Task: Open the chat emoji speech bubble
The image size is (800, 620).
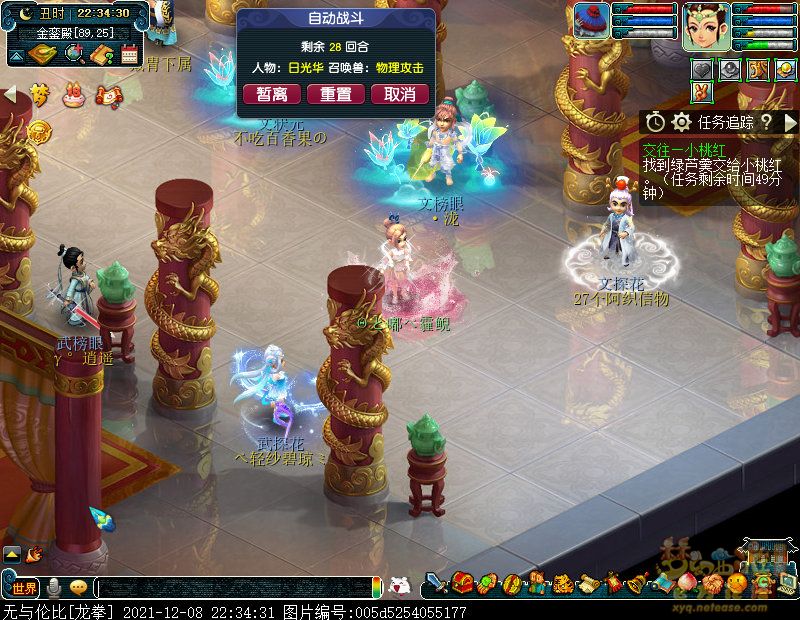Action: pos(78,587)
